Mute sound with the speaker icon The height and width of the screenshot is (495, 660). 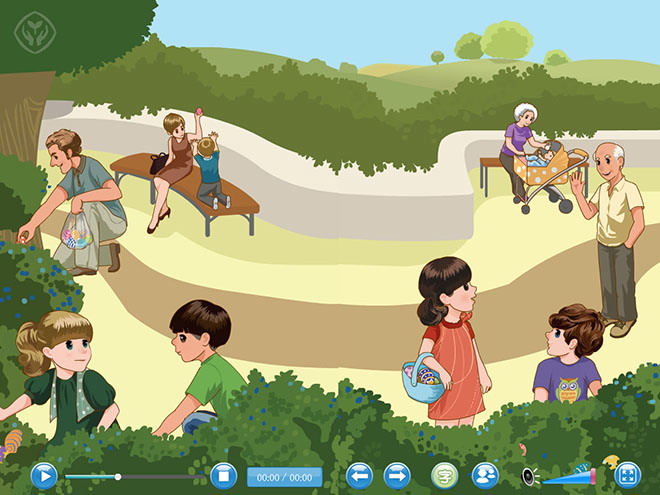[529, 476]
